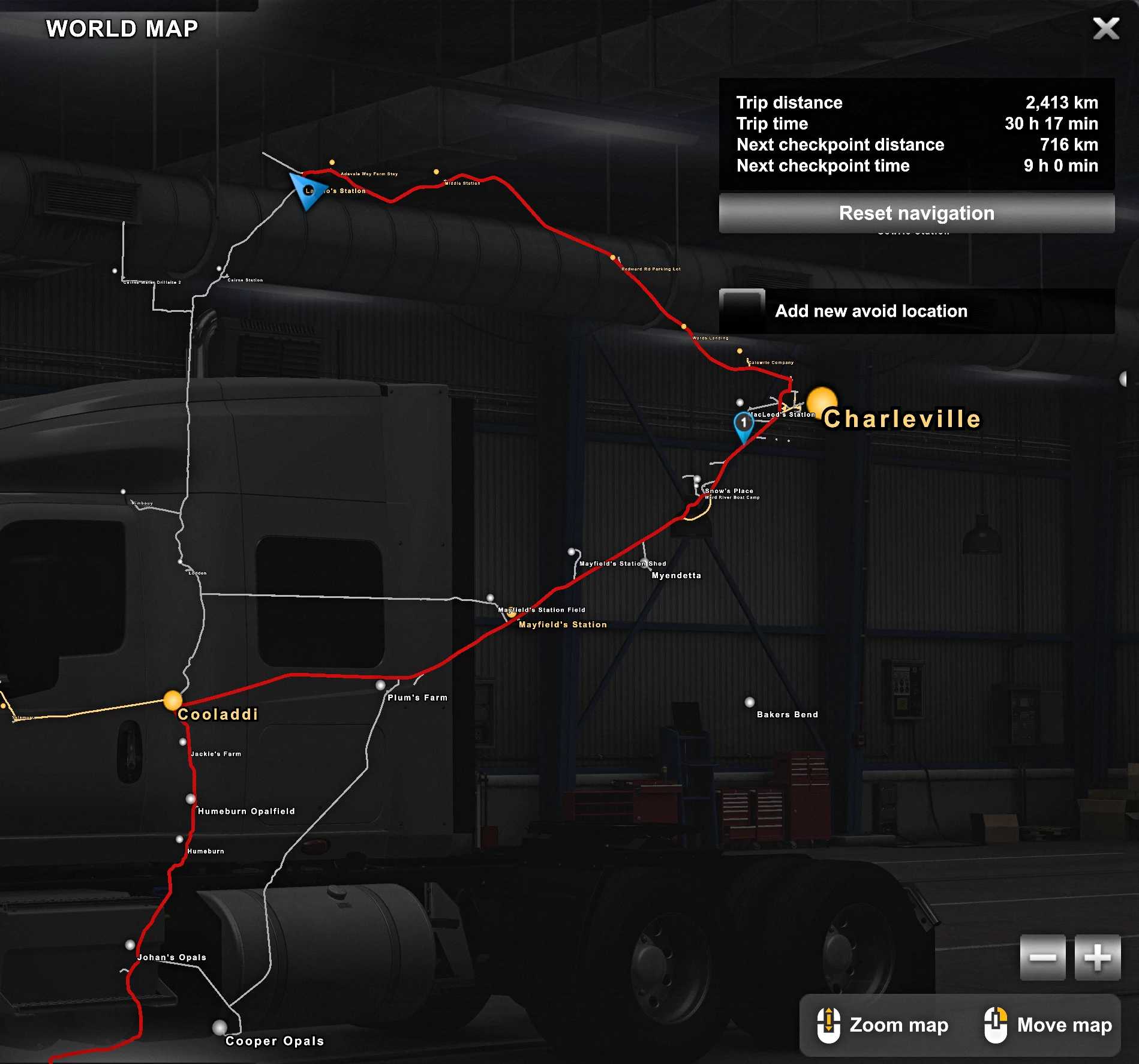Click the blue truck position arrow
Screen dimensions: 1139x1064
[x=305, y=191]
